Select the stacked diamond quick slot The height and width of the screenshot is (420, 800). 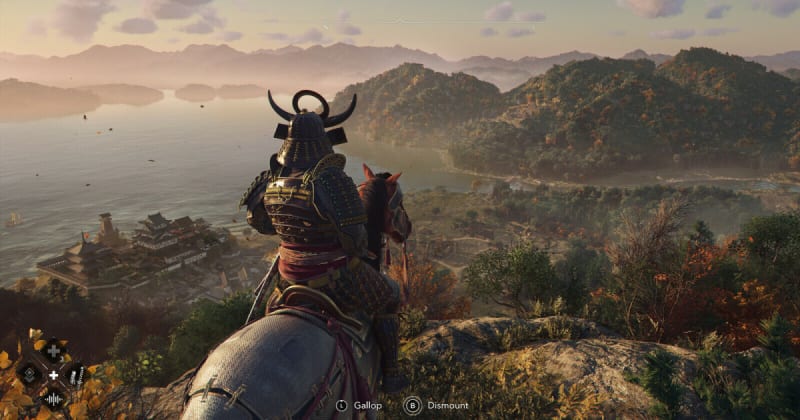pyautogui.click(x=30, y=375)
